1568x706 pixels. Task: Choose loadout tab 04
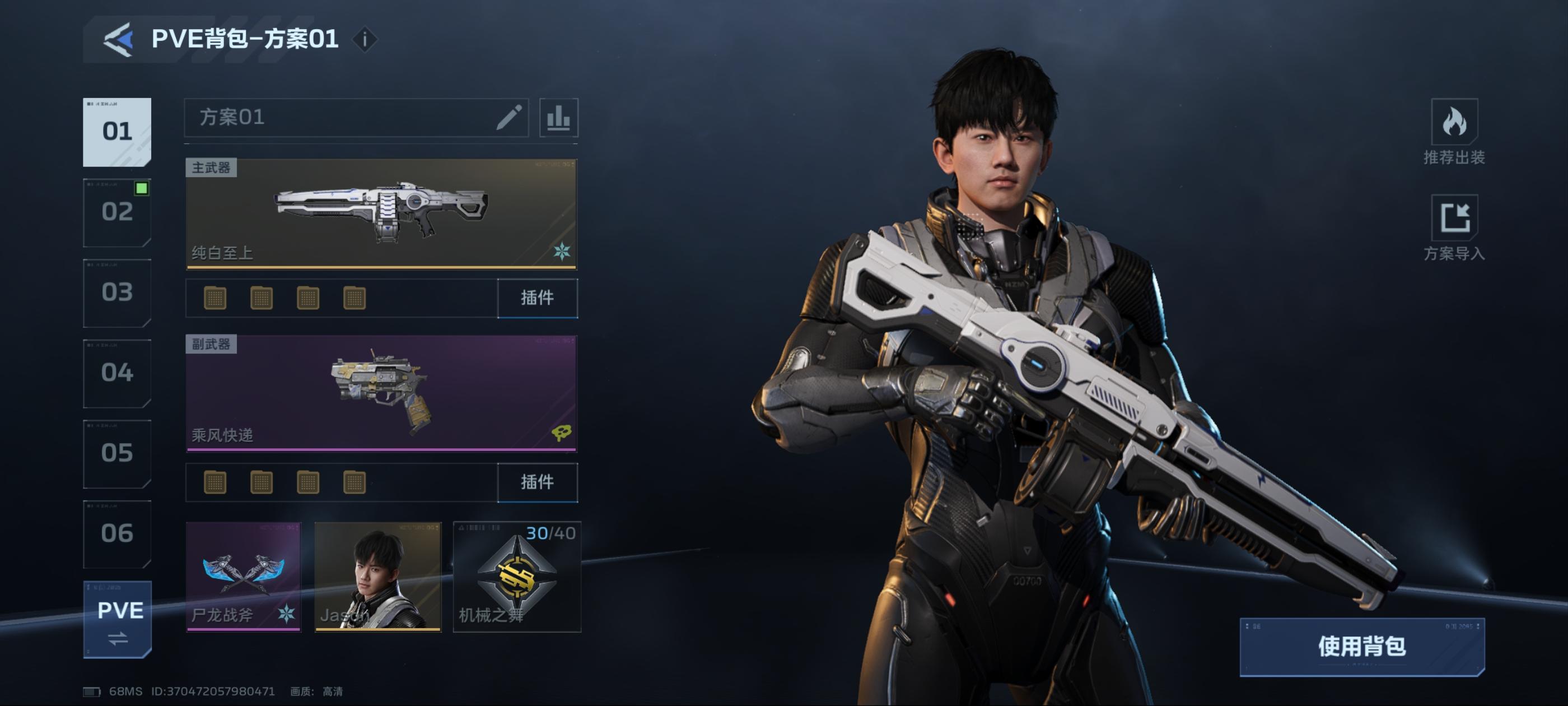coord(117,373)
